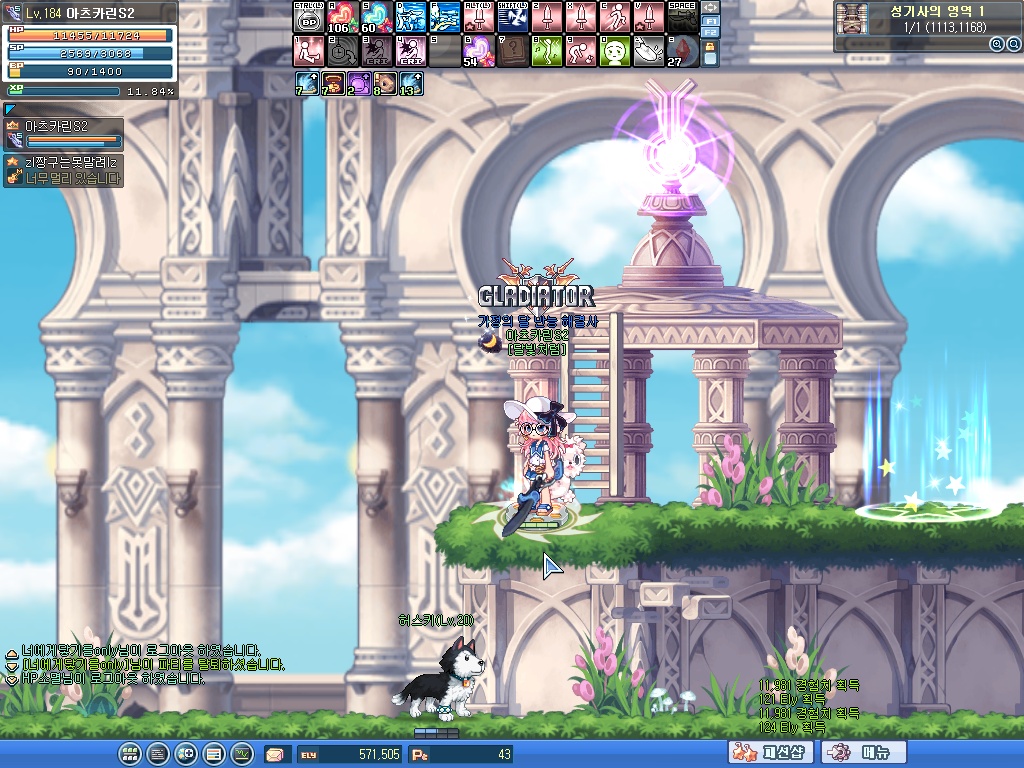Select party member 아초카린S2 frame
Screen dimensions: 1024x768
coord(64,134)
